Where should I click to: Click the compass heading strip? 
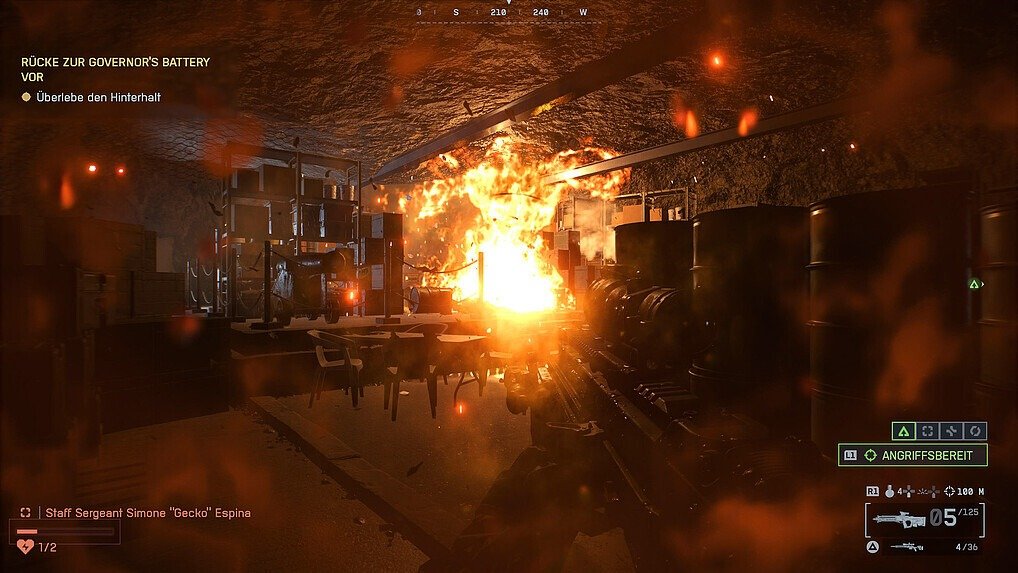pos(507,12)
